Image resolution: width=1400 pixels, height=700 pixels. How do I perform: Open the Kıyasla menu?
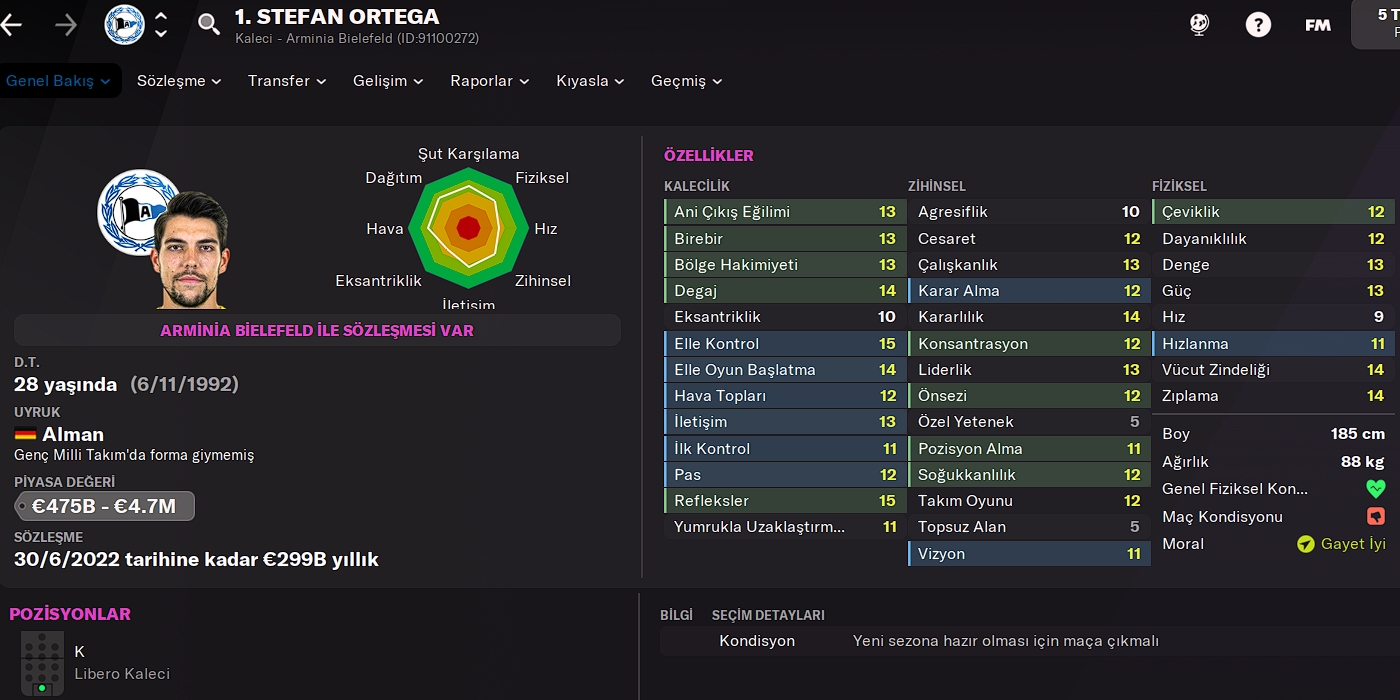[590, 81]
